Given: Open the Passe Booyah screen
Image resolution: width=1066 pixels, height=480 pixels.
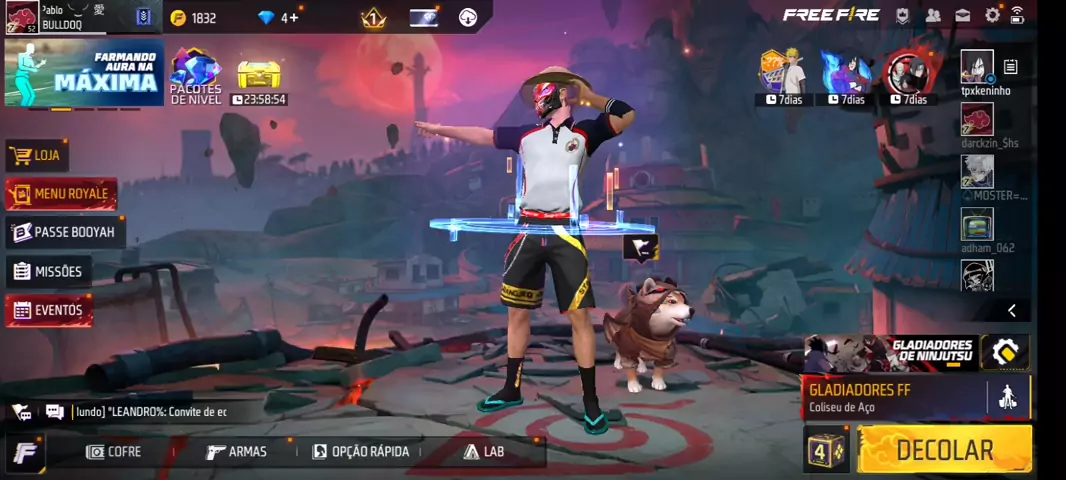Looking at the screenshot, I should pos(64,232).
